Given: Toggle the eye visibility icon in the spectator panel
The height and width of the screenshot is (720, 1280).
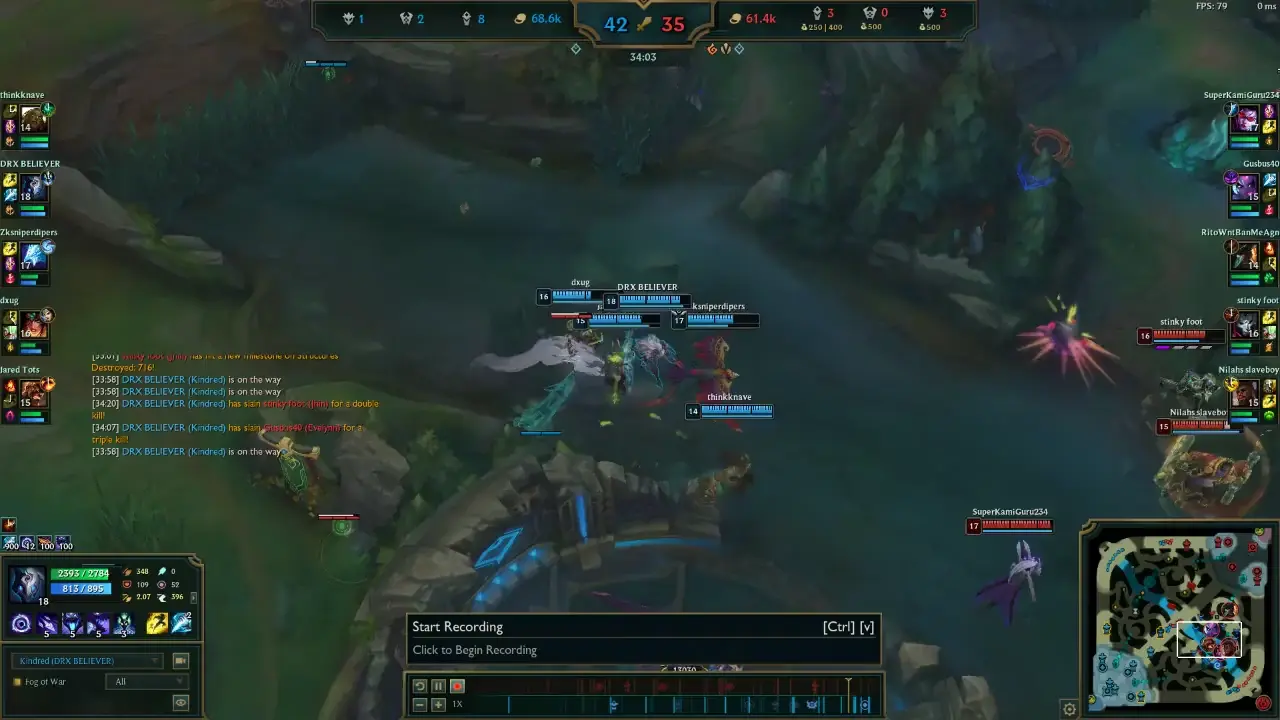Looking at the screenshot, I should coord(181,701).
